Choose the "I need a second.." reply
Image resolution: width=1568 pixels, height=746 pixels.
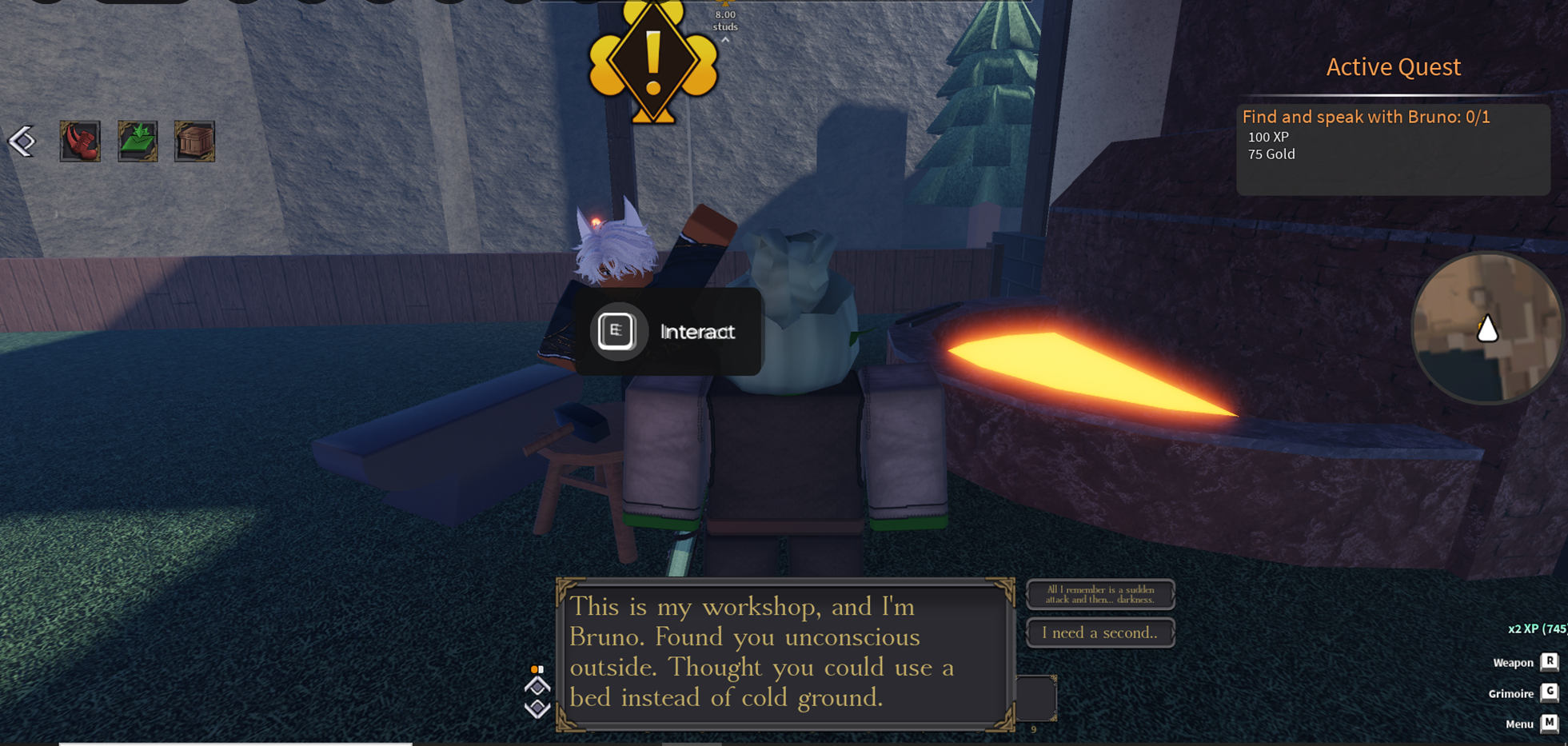(x=1100, y=632)
